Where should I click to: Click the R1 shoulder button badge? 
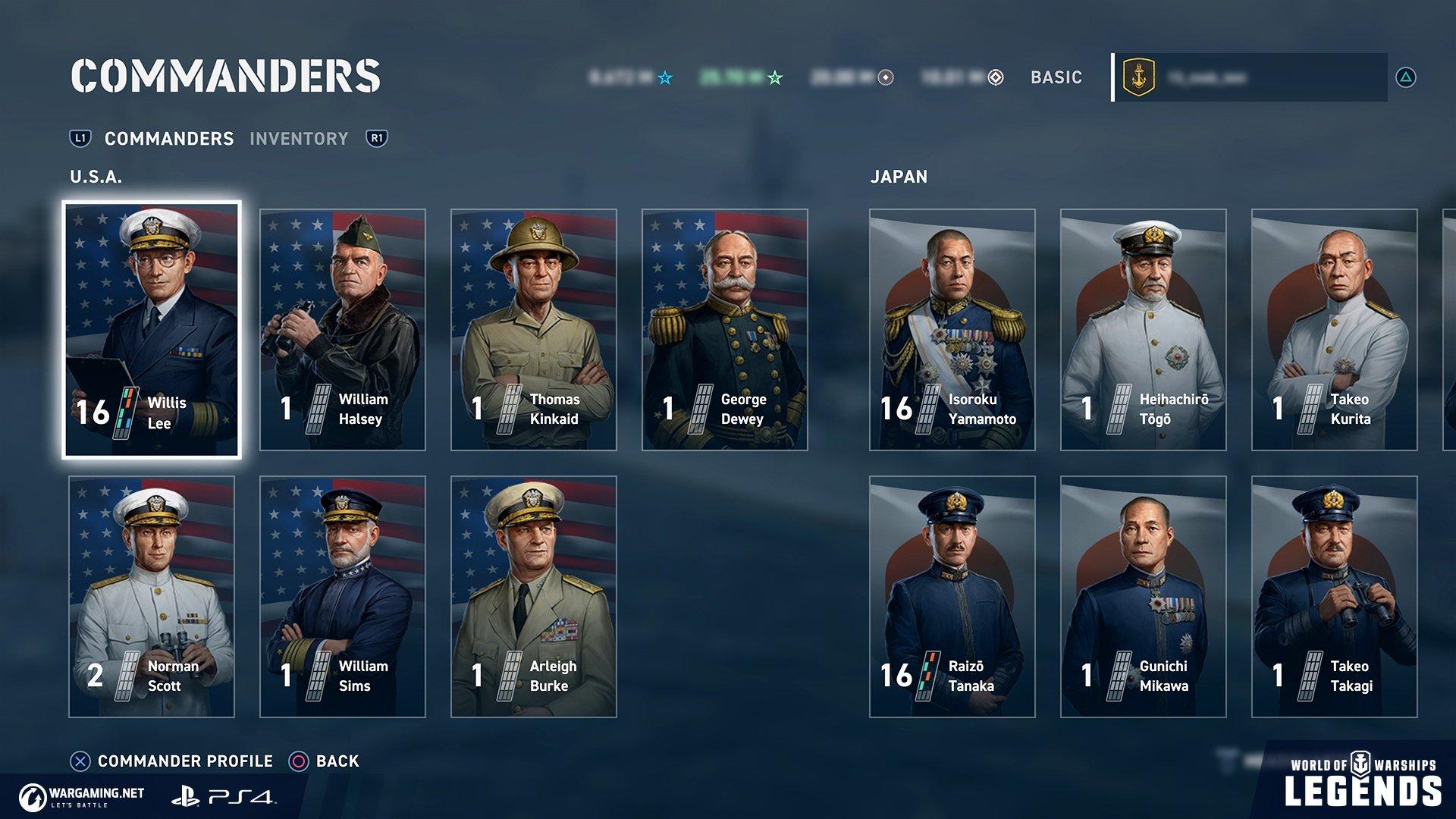tap(376, 139)
